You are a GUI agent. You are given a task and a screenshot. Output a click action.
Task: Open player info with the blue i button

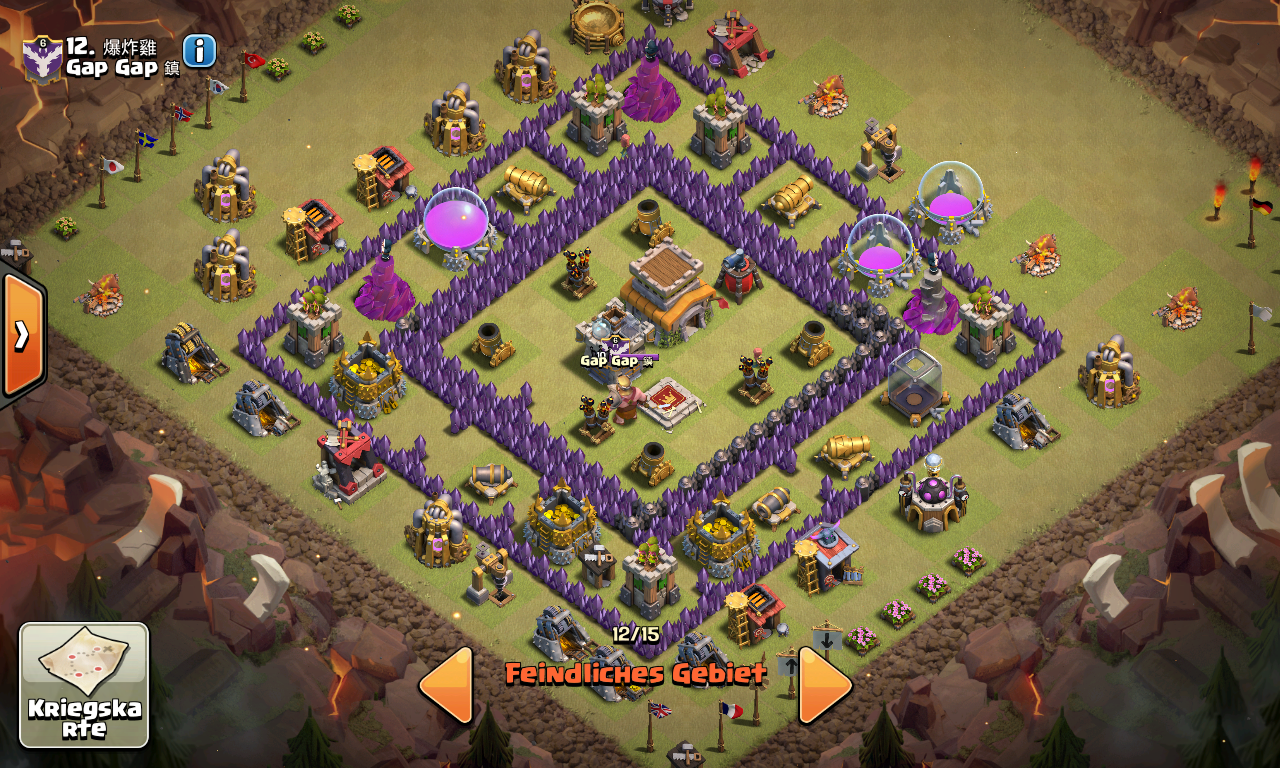click(199, 51)
